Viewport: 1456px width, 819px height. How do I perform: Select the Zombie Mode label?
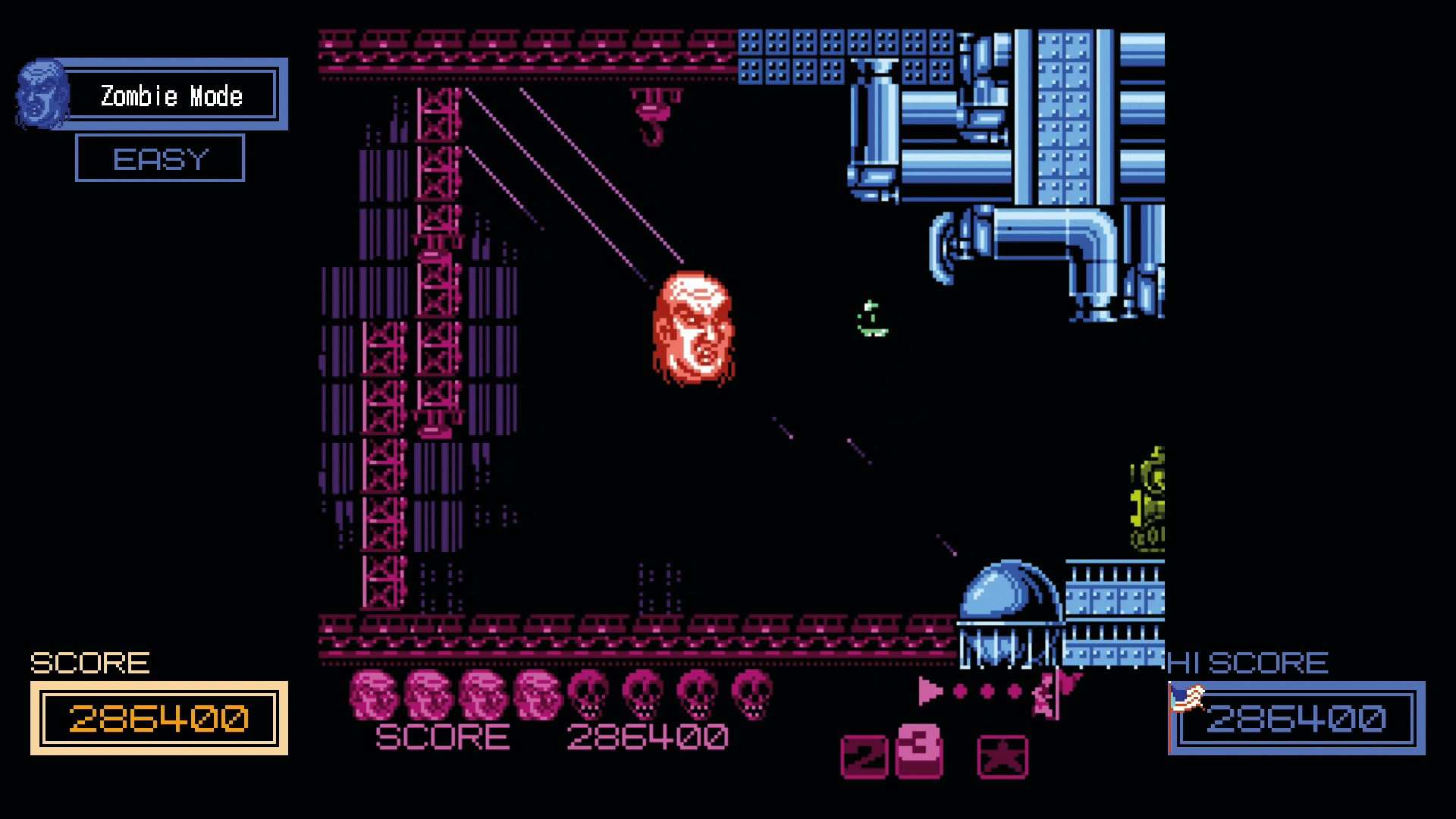point(171,96)
